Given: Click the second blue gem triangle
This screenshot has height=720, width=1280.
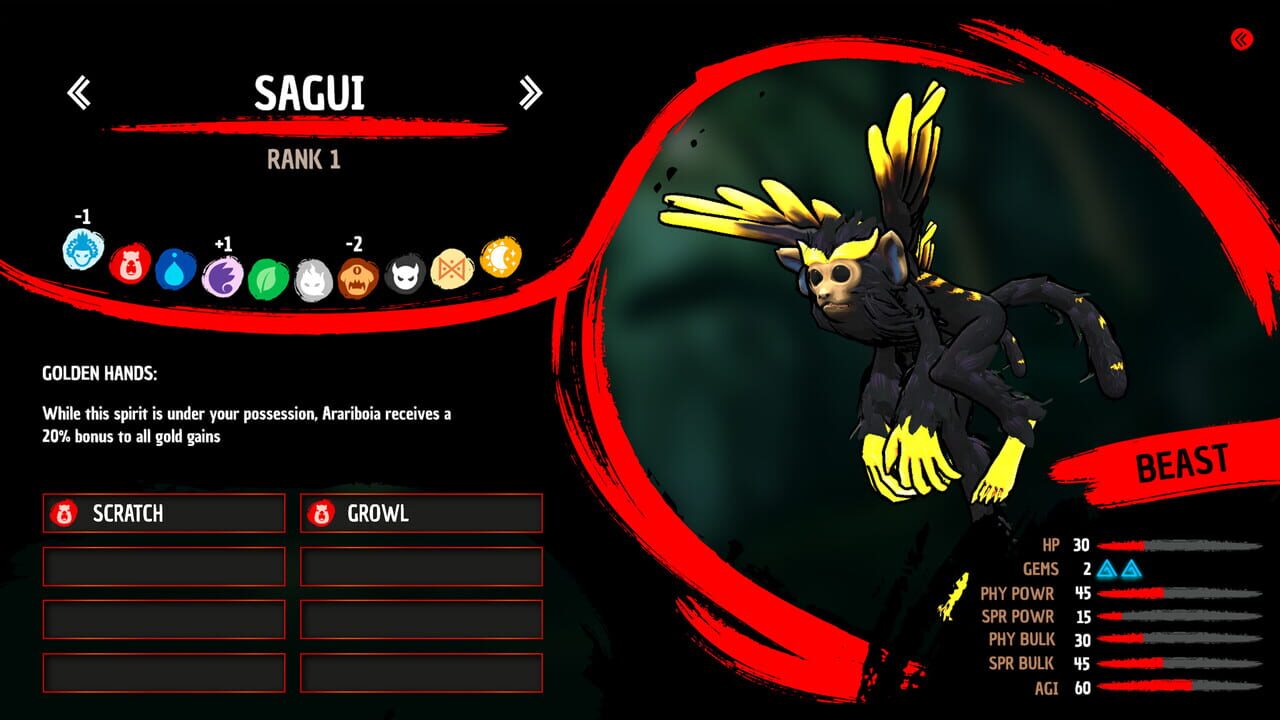Looking at the screenshot, I should (x=1134, y=571).
